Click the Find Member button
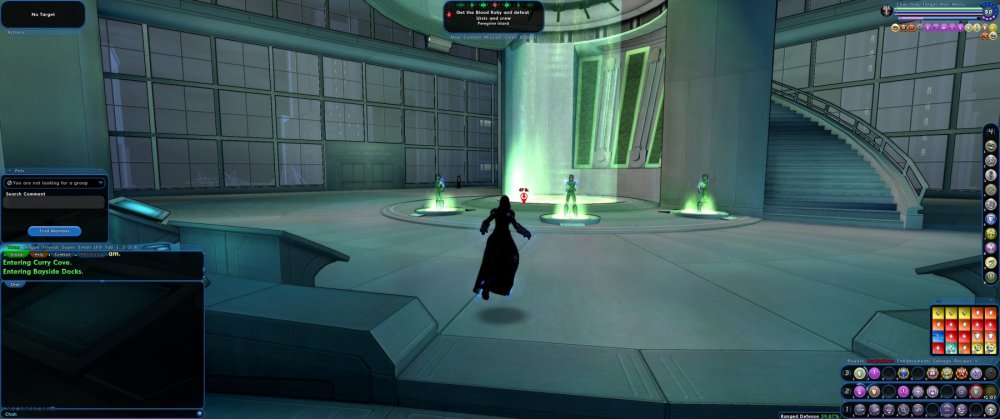This screenshot has width=1000, height=419. 54,231
